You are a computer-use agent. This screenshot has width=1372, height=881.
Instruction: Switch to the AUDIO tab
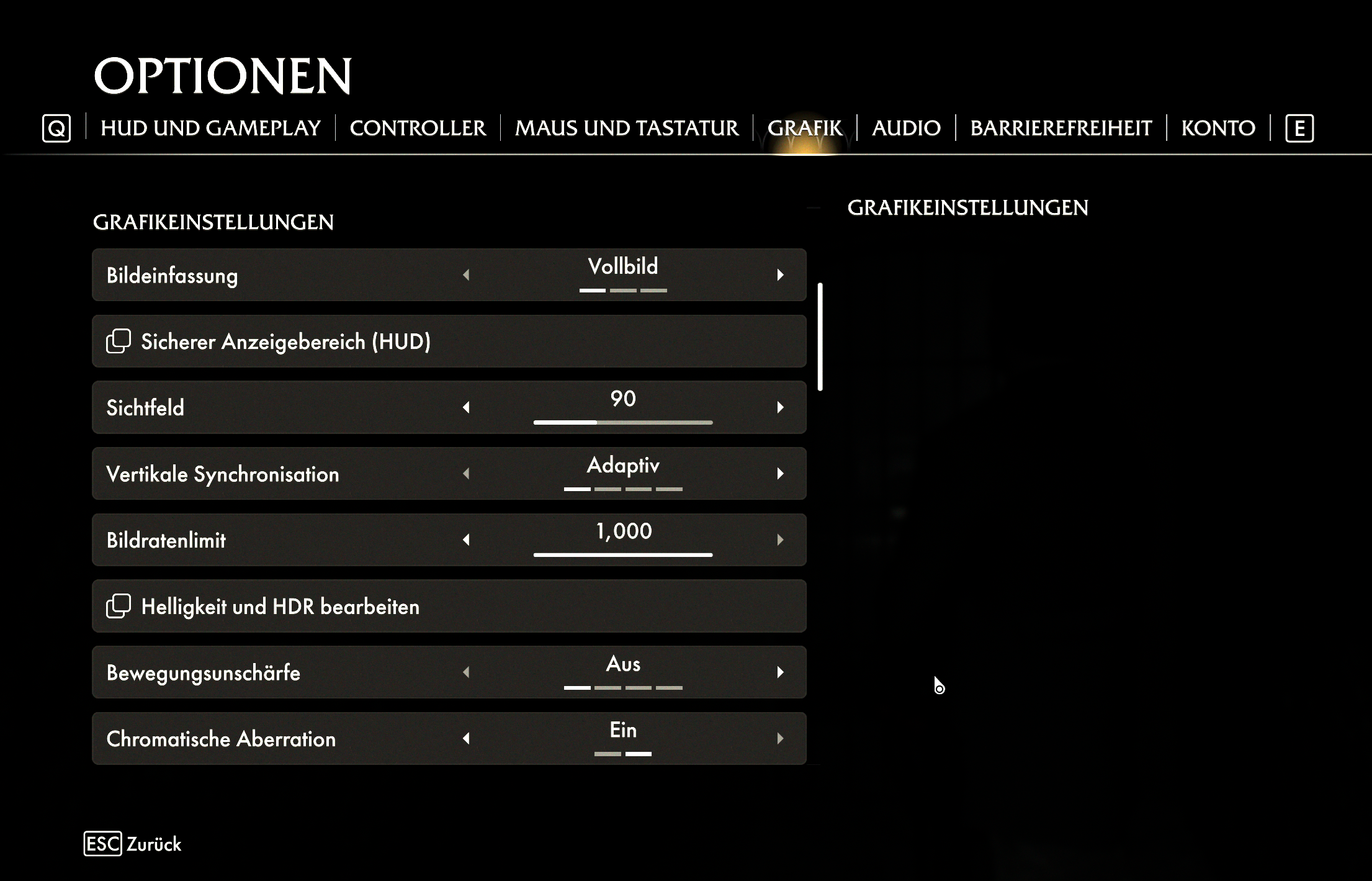pos(907,128)
